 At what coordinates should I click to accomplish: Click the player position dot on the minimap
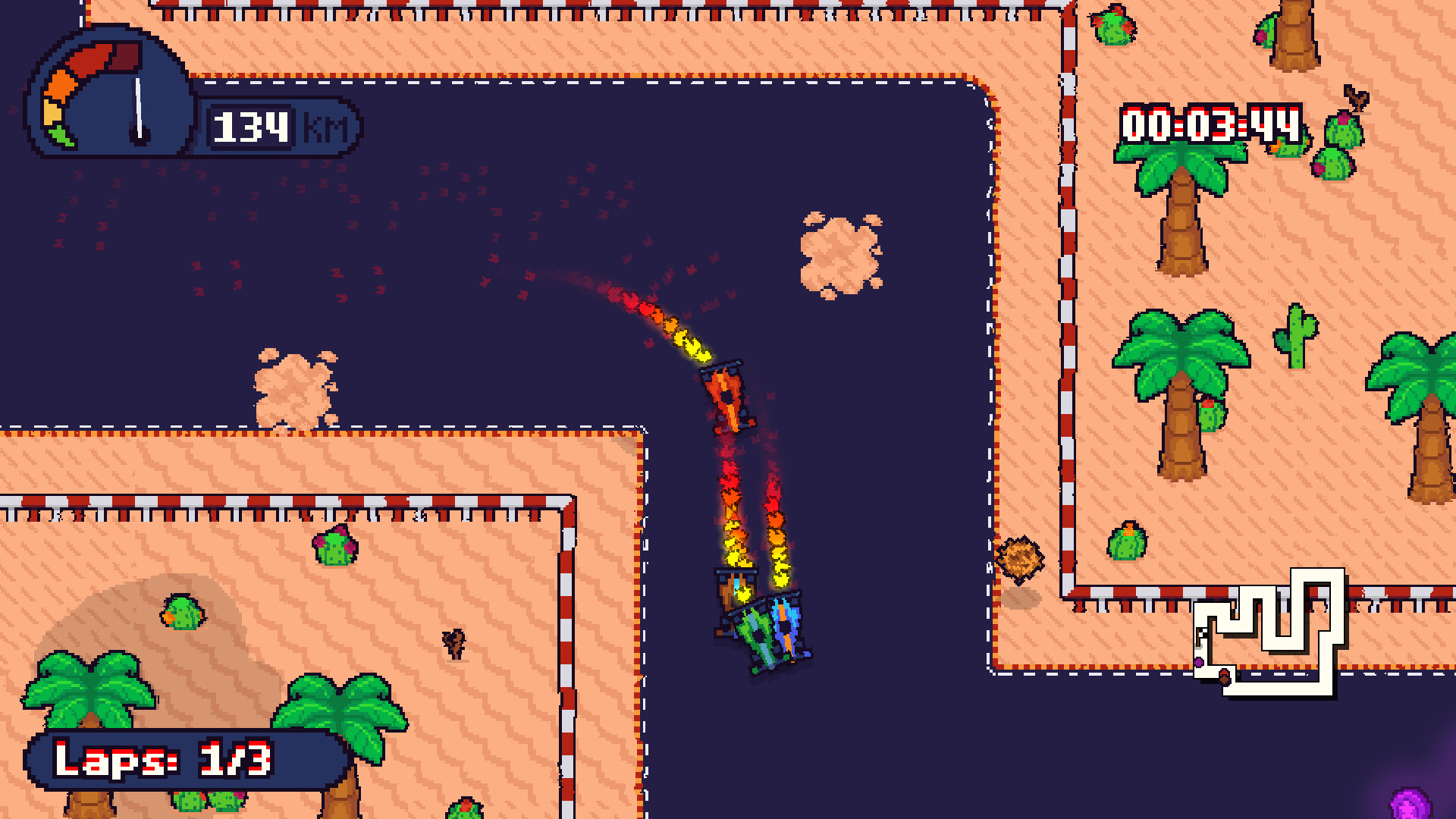[x=1199, y=664]
